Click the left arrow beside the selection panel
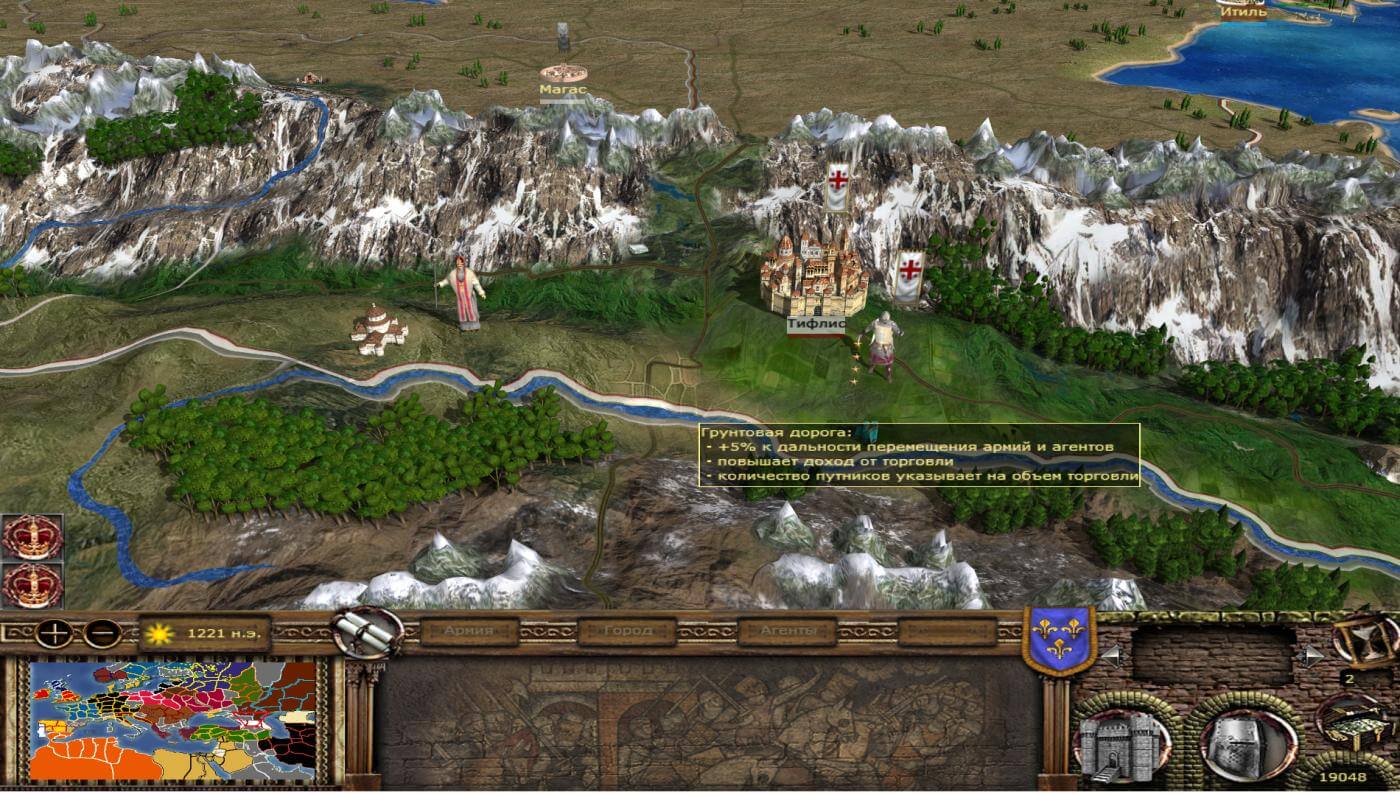 [1109, 656]
